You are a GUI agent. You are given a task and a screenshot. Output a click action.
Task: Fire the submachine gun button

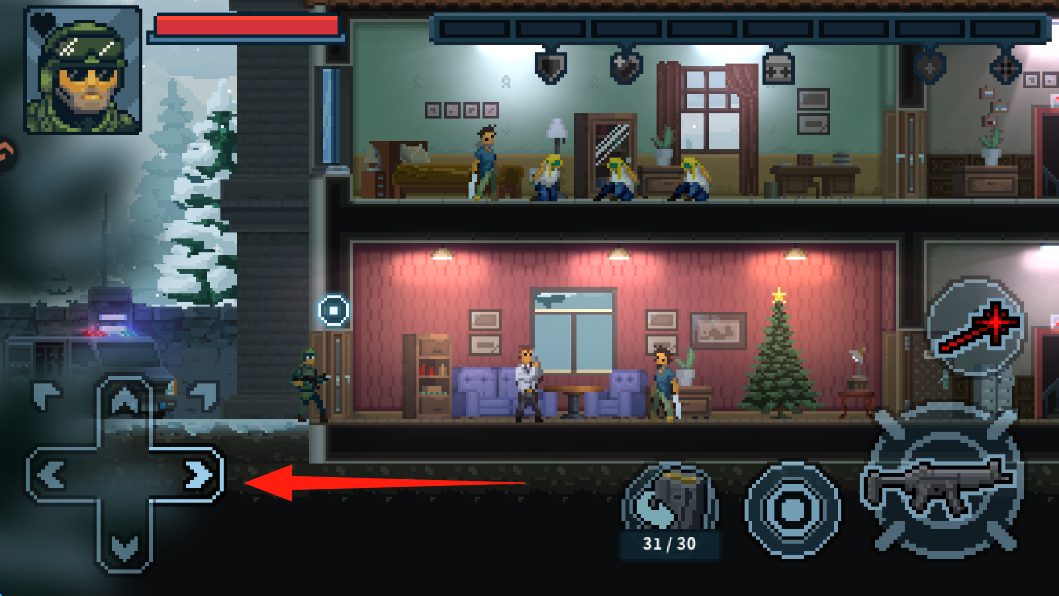coord(939,485)
